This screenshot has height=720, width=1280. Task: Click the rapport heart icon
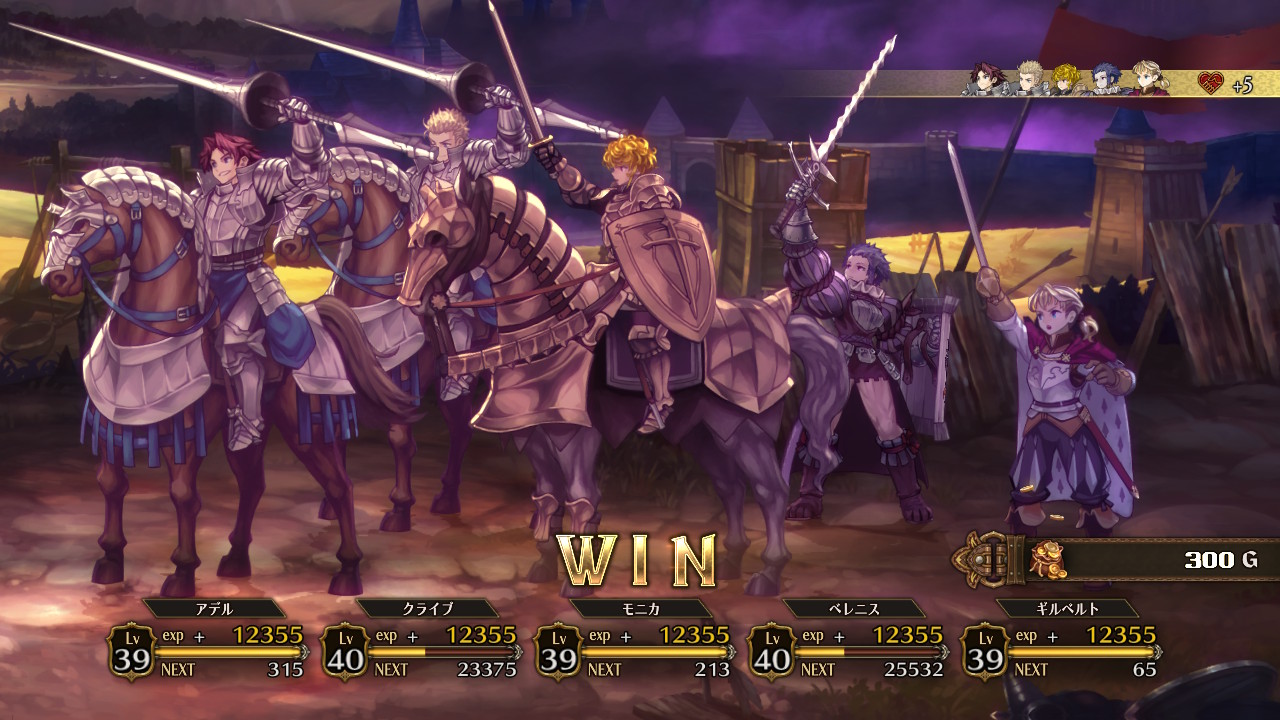click(1211, 83)
